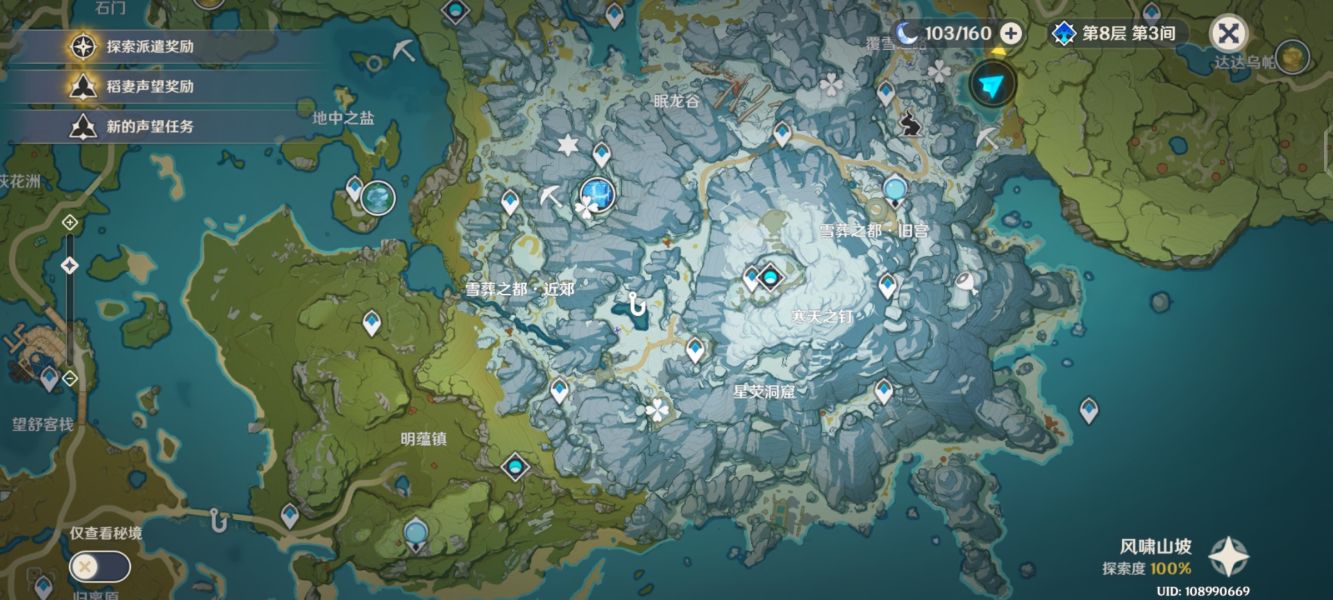Select the domain marker above 雪葬之都·旧宫
Image resolution: width=1333 pixels, height=600 pixels.
[x=895, y=189]
